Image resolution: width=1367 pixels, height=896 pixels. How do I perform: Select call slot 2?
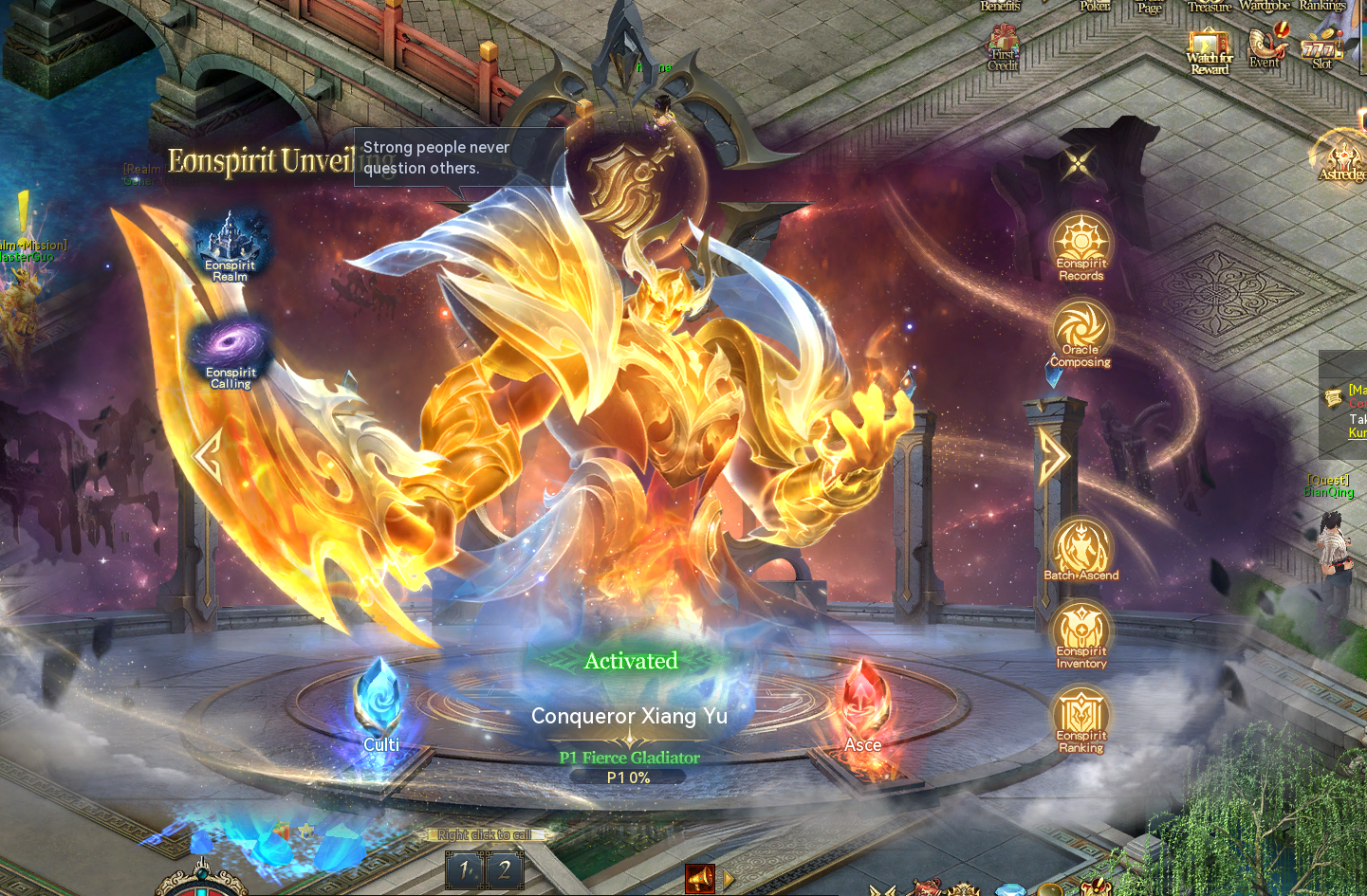tap(505, 869)
